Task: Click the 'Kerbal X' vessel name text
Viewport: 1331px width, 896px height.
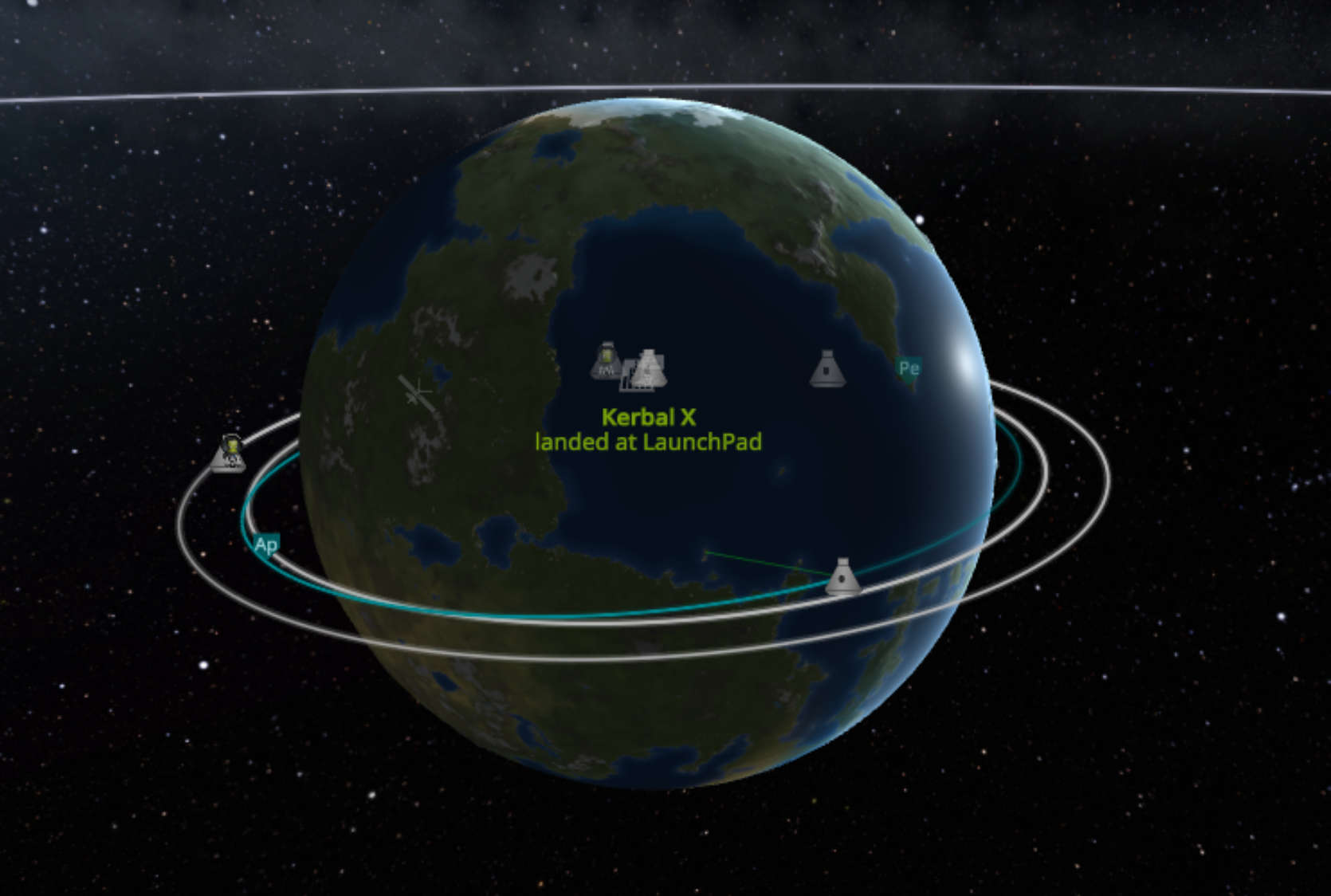Action: tap(648, 416)
